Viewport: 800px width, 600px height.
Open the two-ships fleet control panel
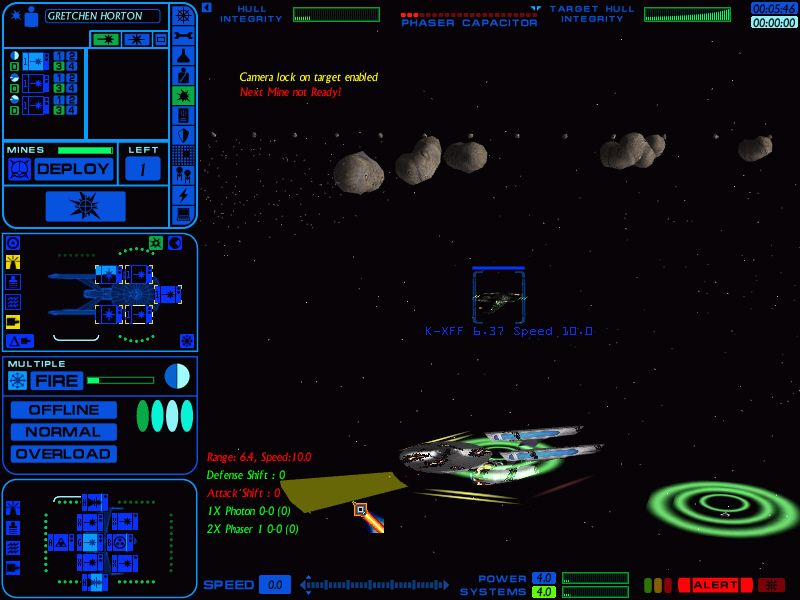(183, 174)
